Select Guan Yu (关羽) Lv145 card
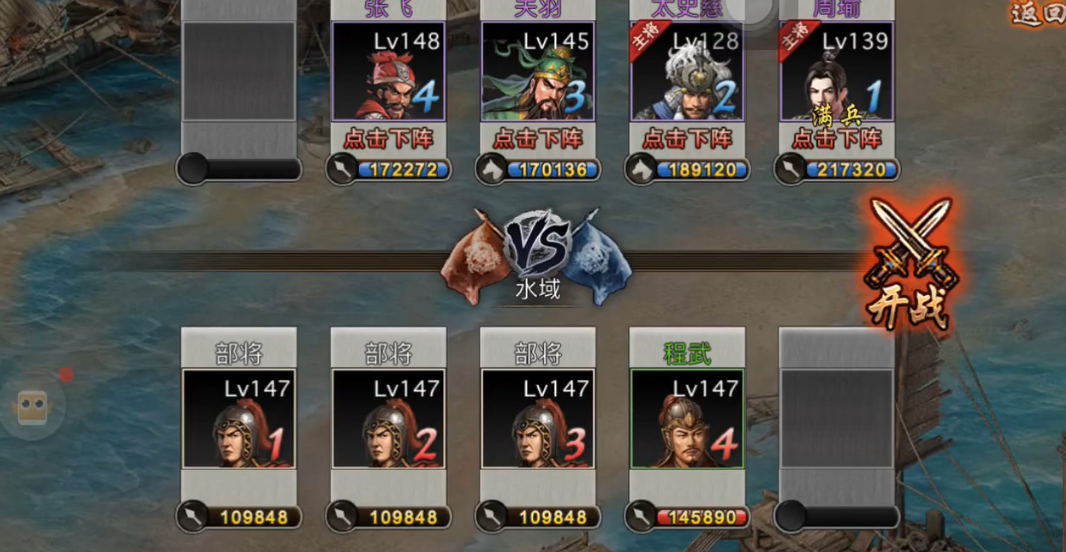This screenshot has width=1066, height=552. [538, 72]
